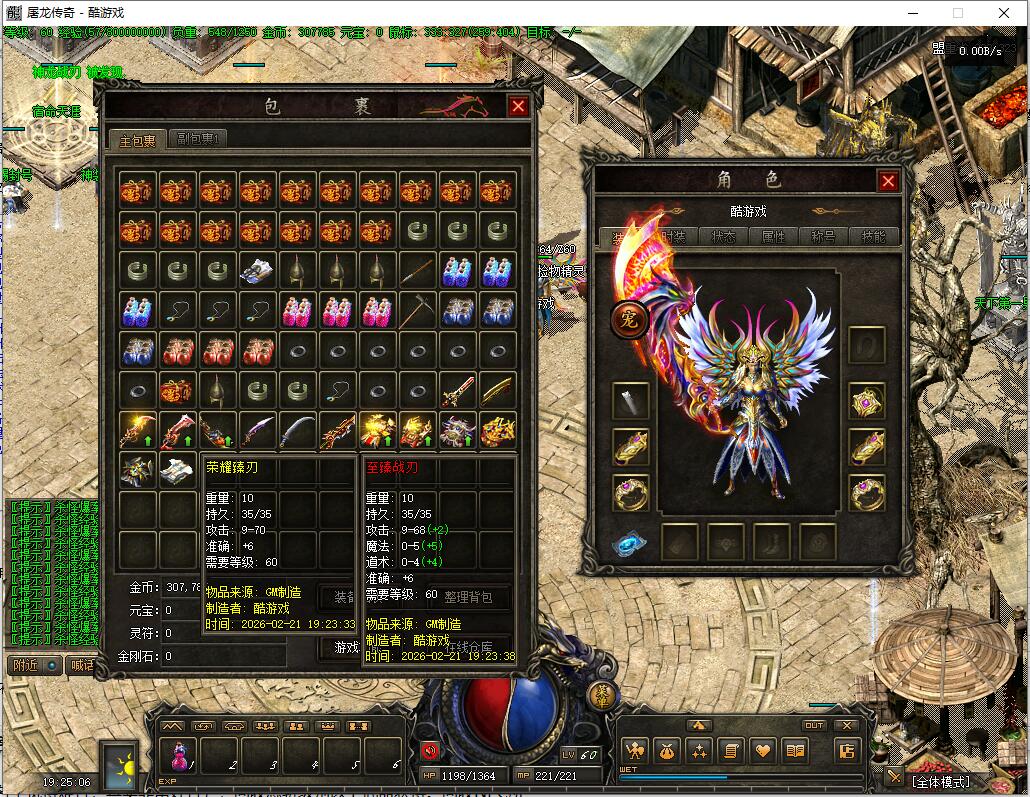
Task: Click the round 宠 pet button
Action: [630, 320]
